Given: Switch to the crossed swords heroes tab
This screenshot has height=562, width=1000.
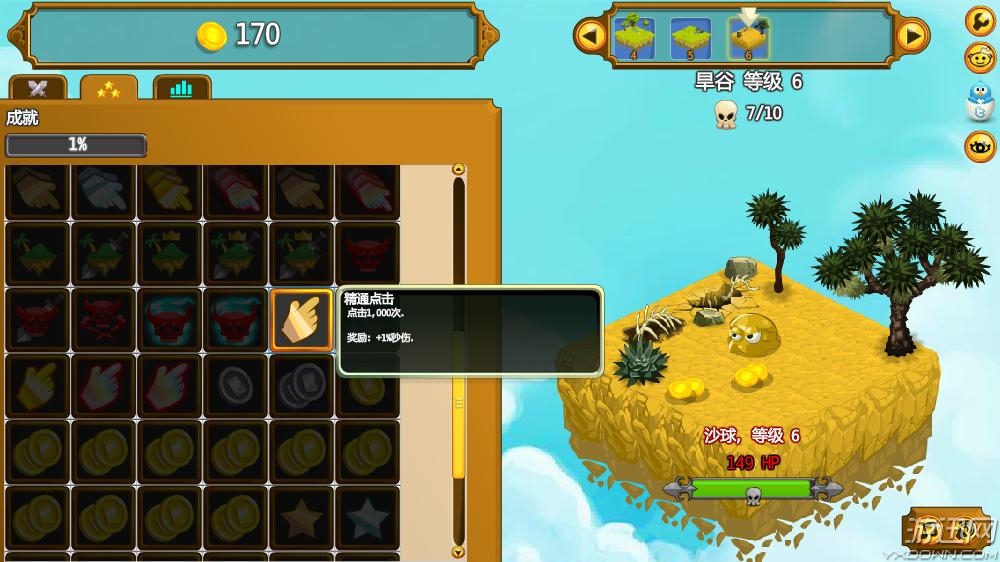Looking at the screenshot, I should point(38,89).
